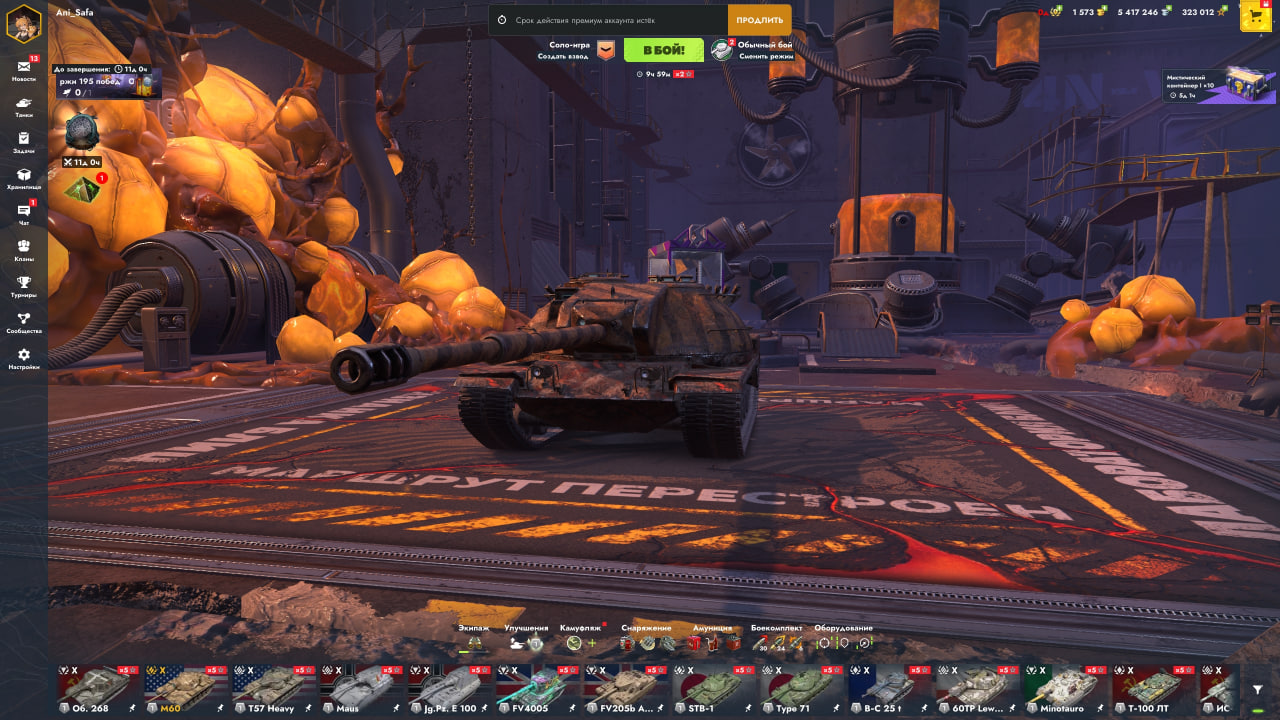Screen dimensions: 1280x720
Task: Open the Настройки settings menu
Action: coord(24,358)
